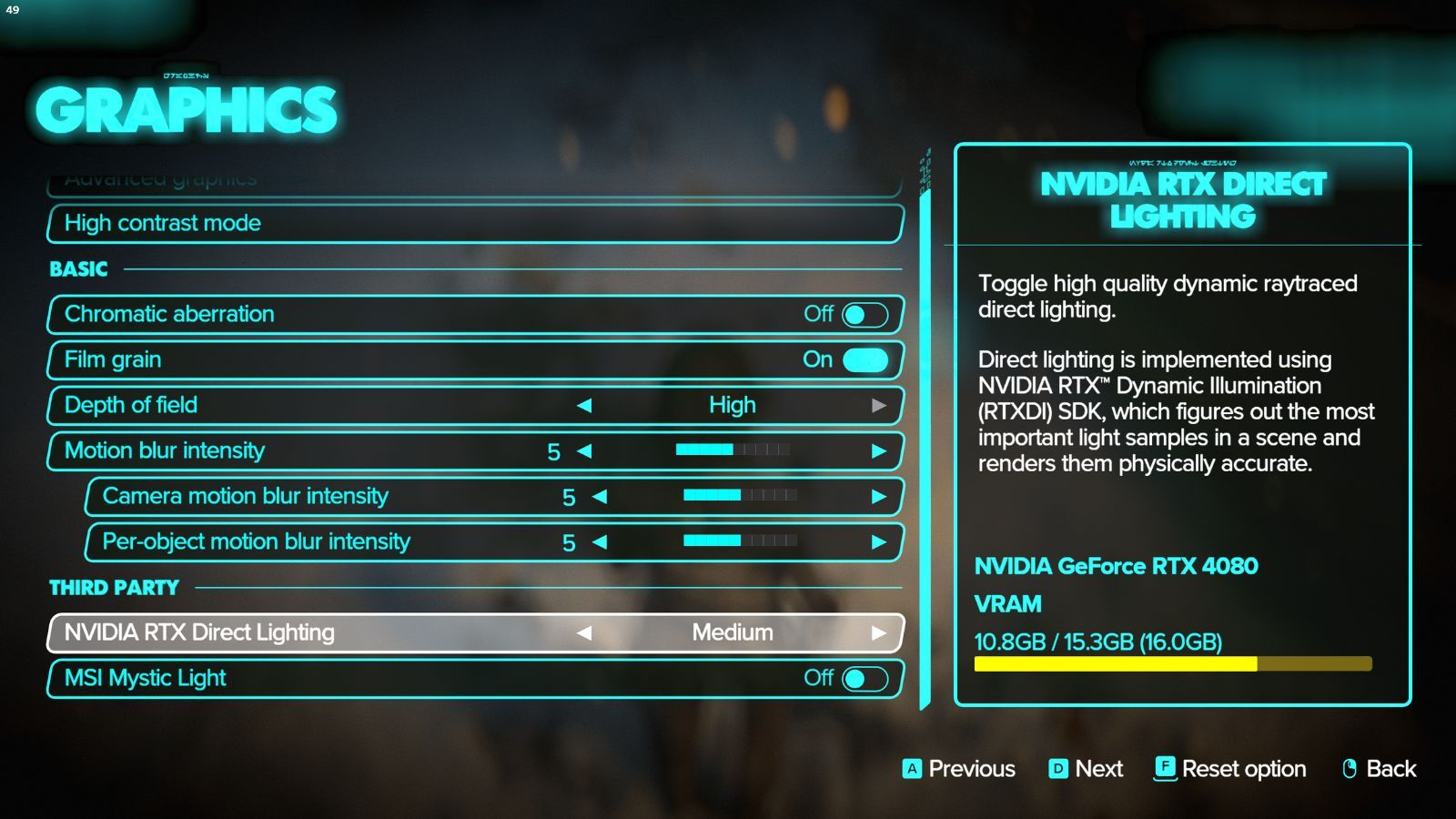Click the D Next key prompt icon
The image size is (1456, 819).
(1058, 769)
